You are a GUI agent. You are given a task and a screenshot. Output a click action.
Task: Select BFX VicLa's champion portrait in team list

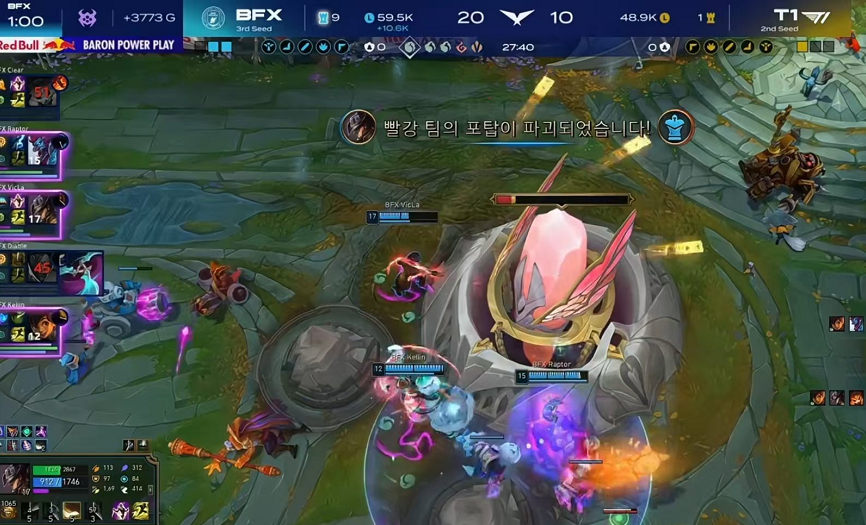[x=43, y=208]
